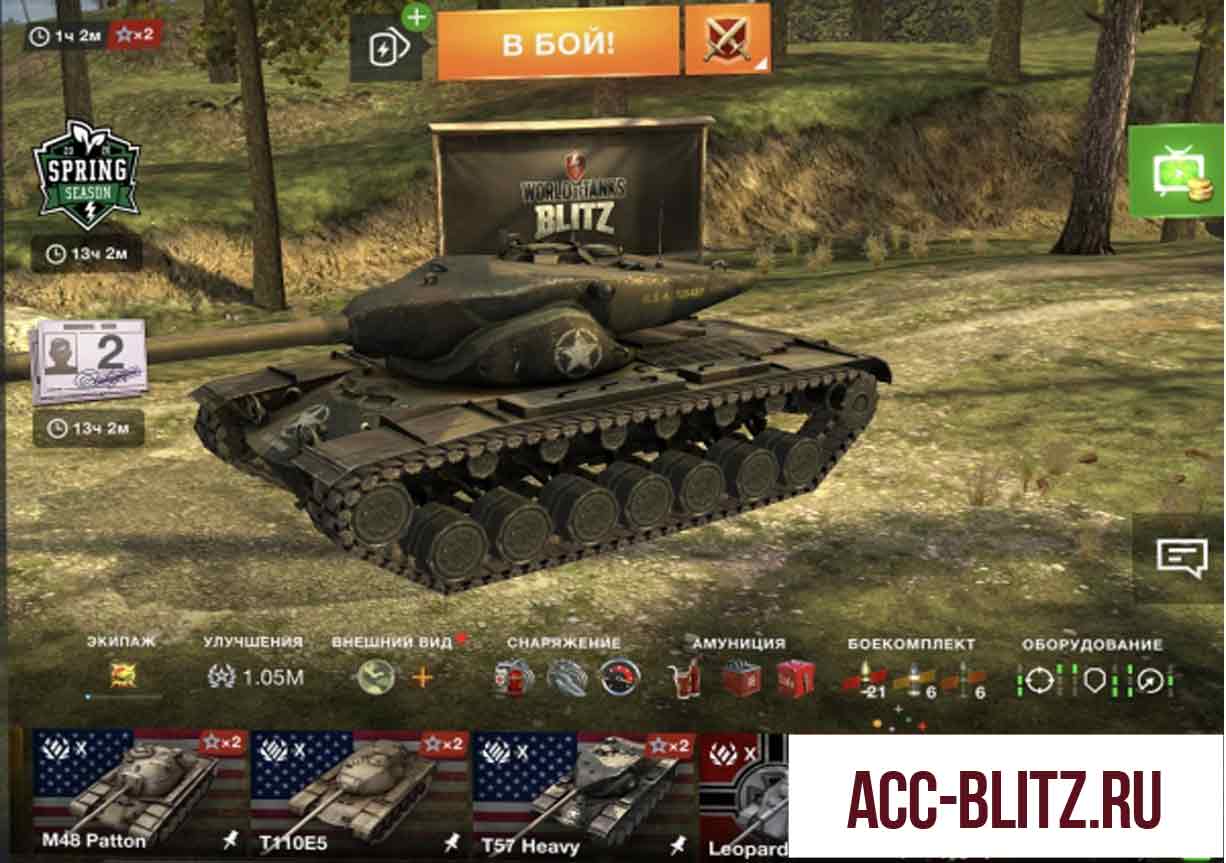The image size is (1226, 863).
Task: Add an appearance item with orange plus
Action: pos(422,677)
